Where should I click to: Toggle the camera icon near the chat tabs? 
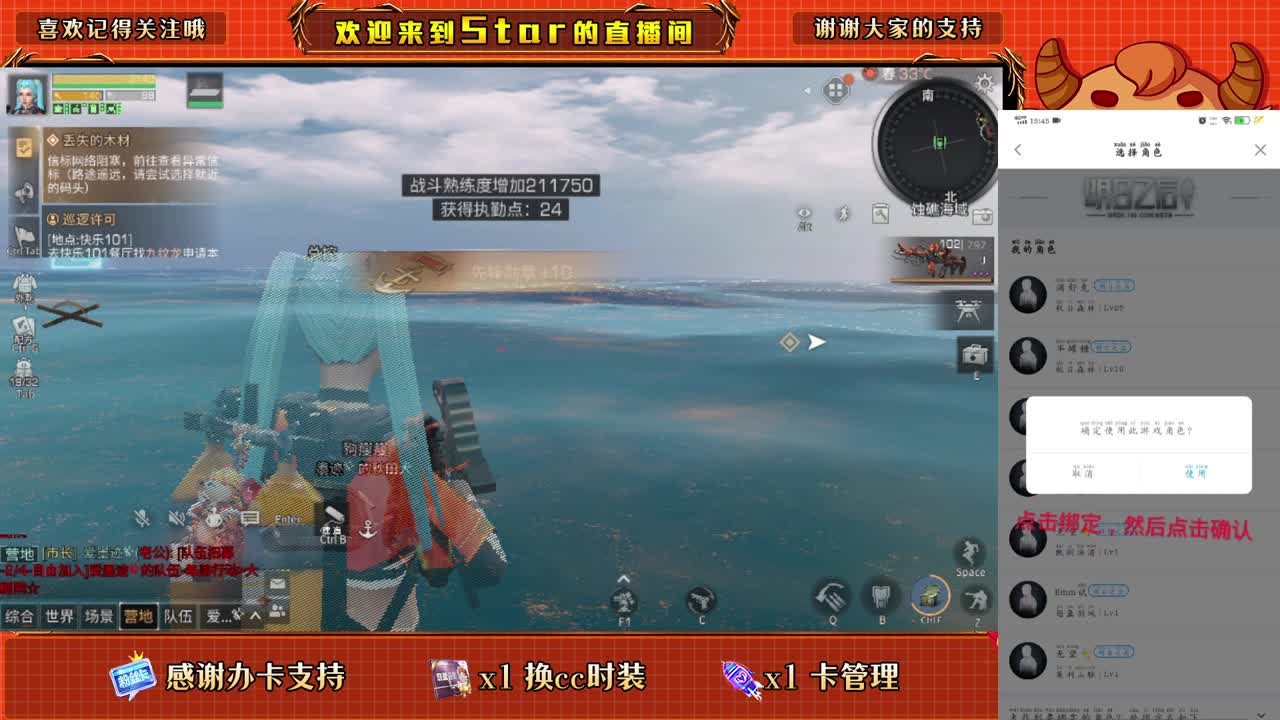click(982, 216)
